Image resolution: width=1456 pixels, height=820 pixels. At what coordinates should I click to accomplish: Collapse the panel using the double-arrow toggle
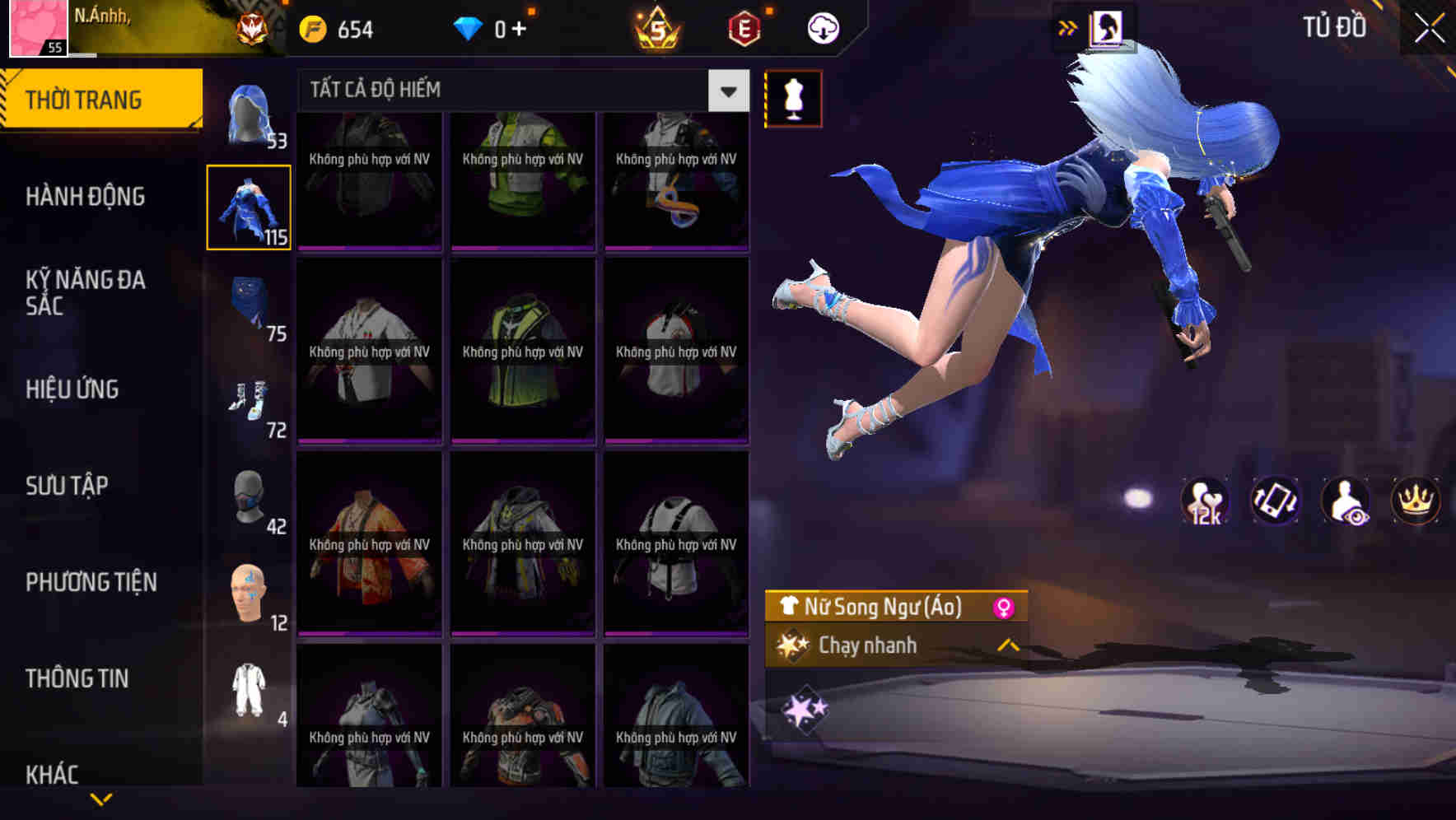tap(1066, 26)
